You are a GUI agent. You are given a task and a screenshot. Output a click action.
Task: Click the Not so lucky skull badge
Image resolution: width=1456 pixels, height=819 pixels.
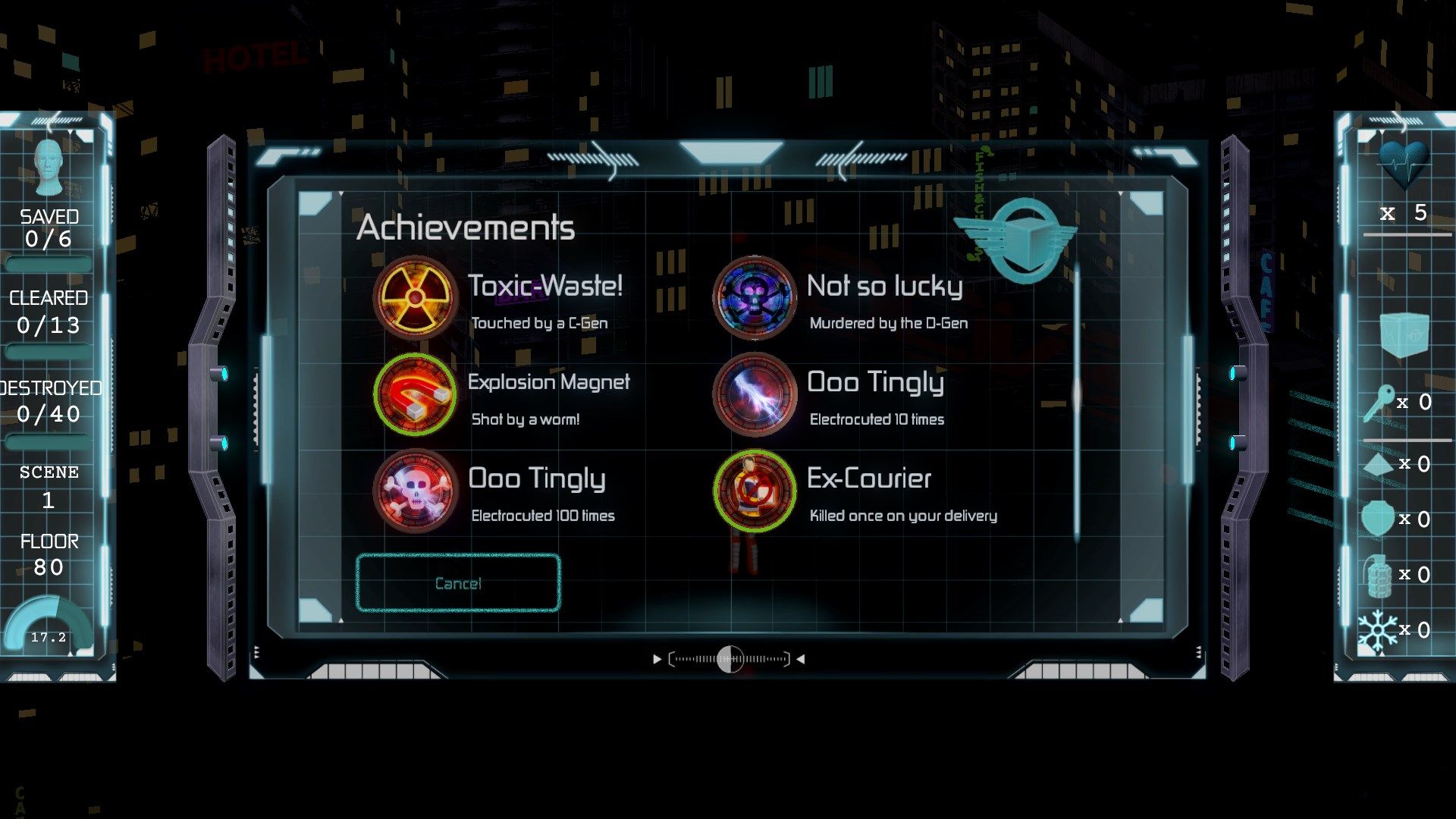pyautogui.click(x=753, y=298)
